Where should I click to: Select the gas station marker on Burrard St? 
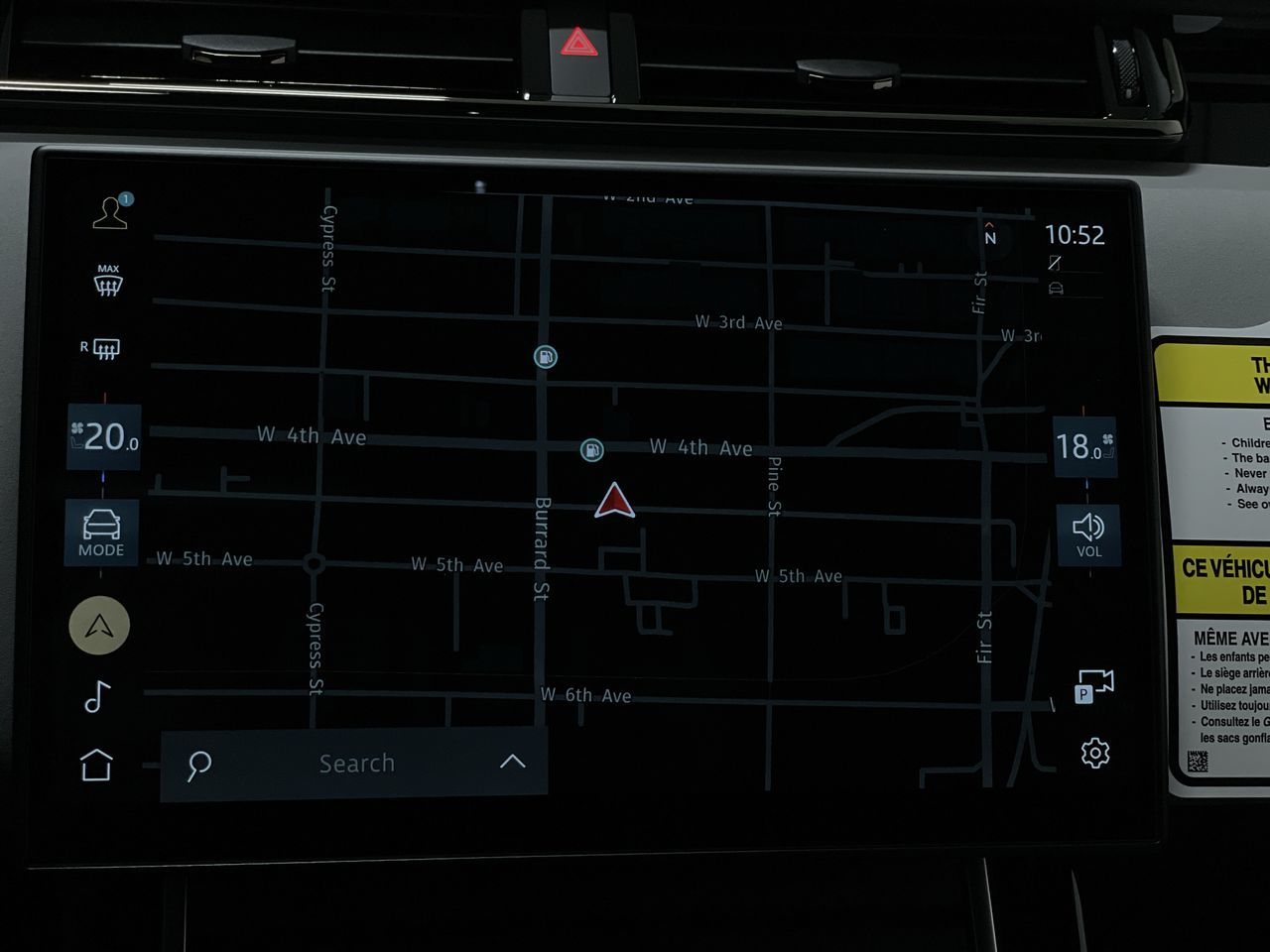pos(545,357)
